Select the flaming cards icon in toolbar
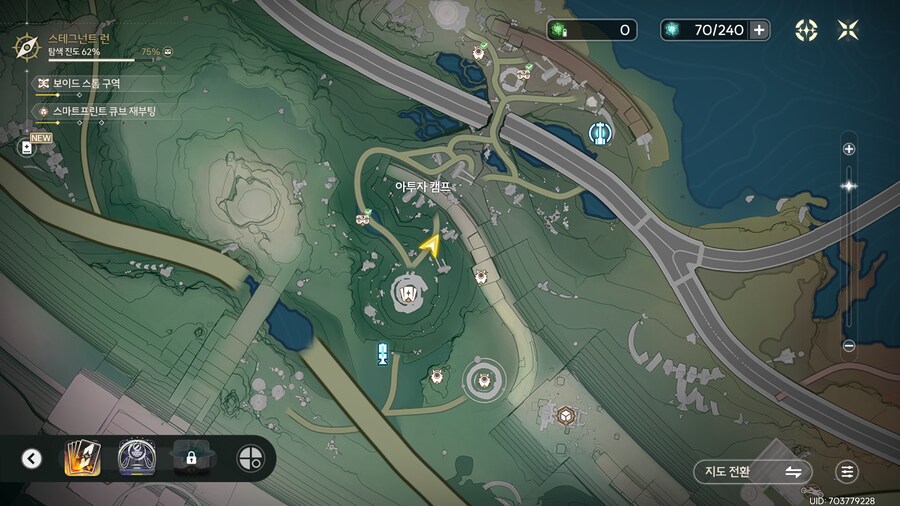Viewport: 900px width, 506px height. click(80, 459)
